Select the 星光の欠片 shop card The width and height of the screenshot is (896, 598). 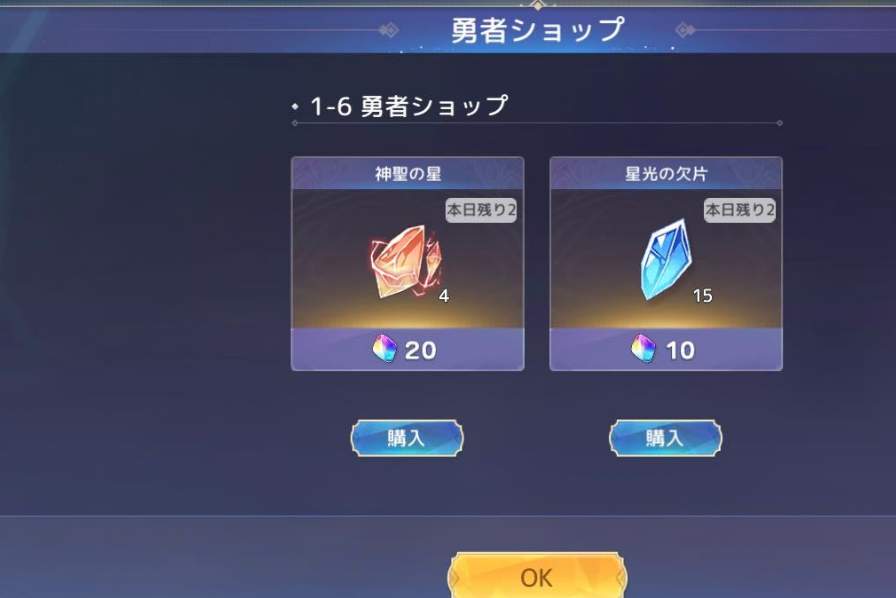click(666, 264)
